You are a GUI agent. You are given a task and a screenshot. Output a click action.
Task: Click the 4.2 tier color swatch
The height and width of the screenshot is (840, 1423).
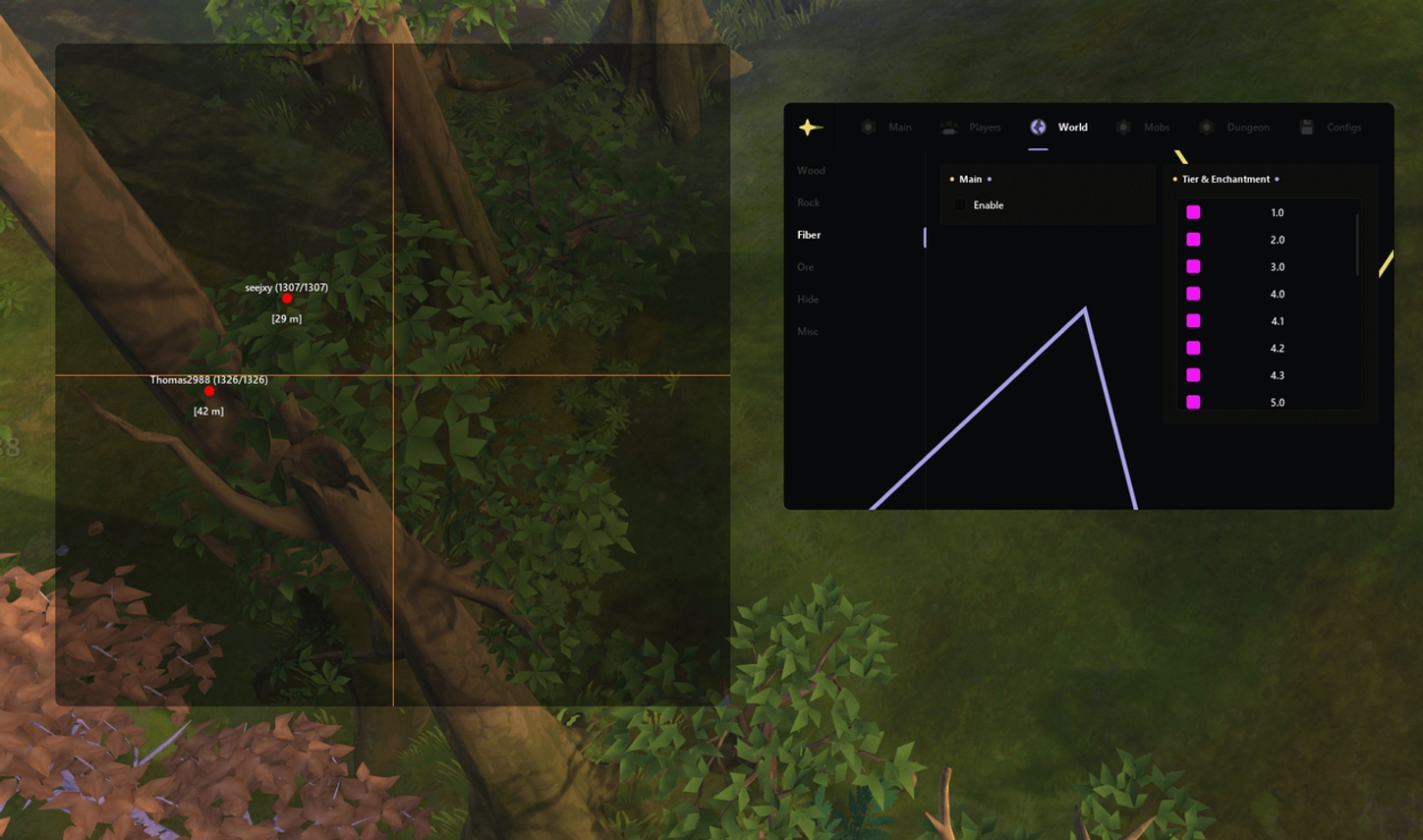click(x=1193, y=348)
